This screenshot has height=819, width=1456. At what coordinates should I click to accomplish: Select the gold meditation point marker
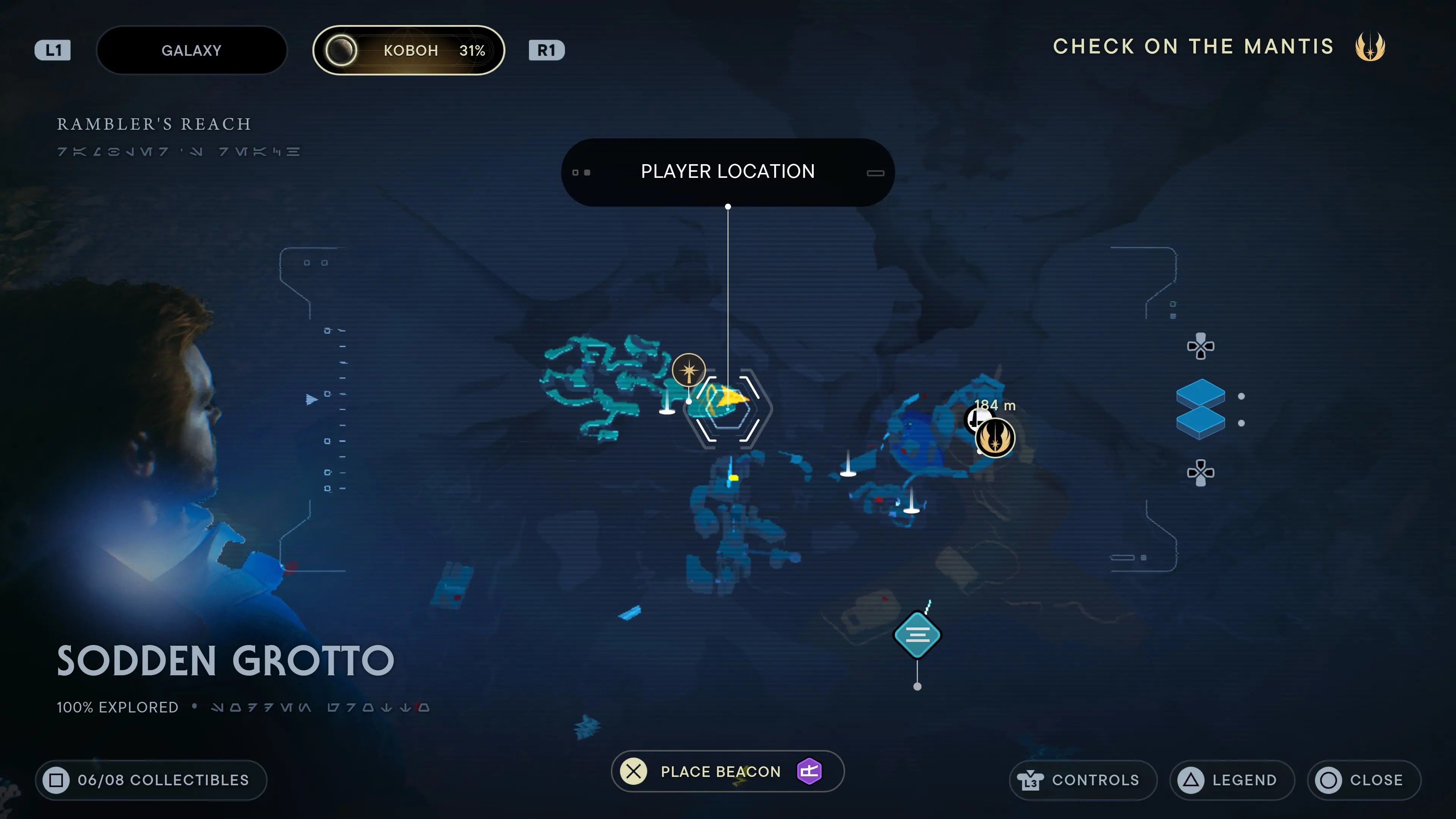coord(689,370)
